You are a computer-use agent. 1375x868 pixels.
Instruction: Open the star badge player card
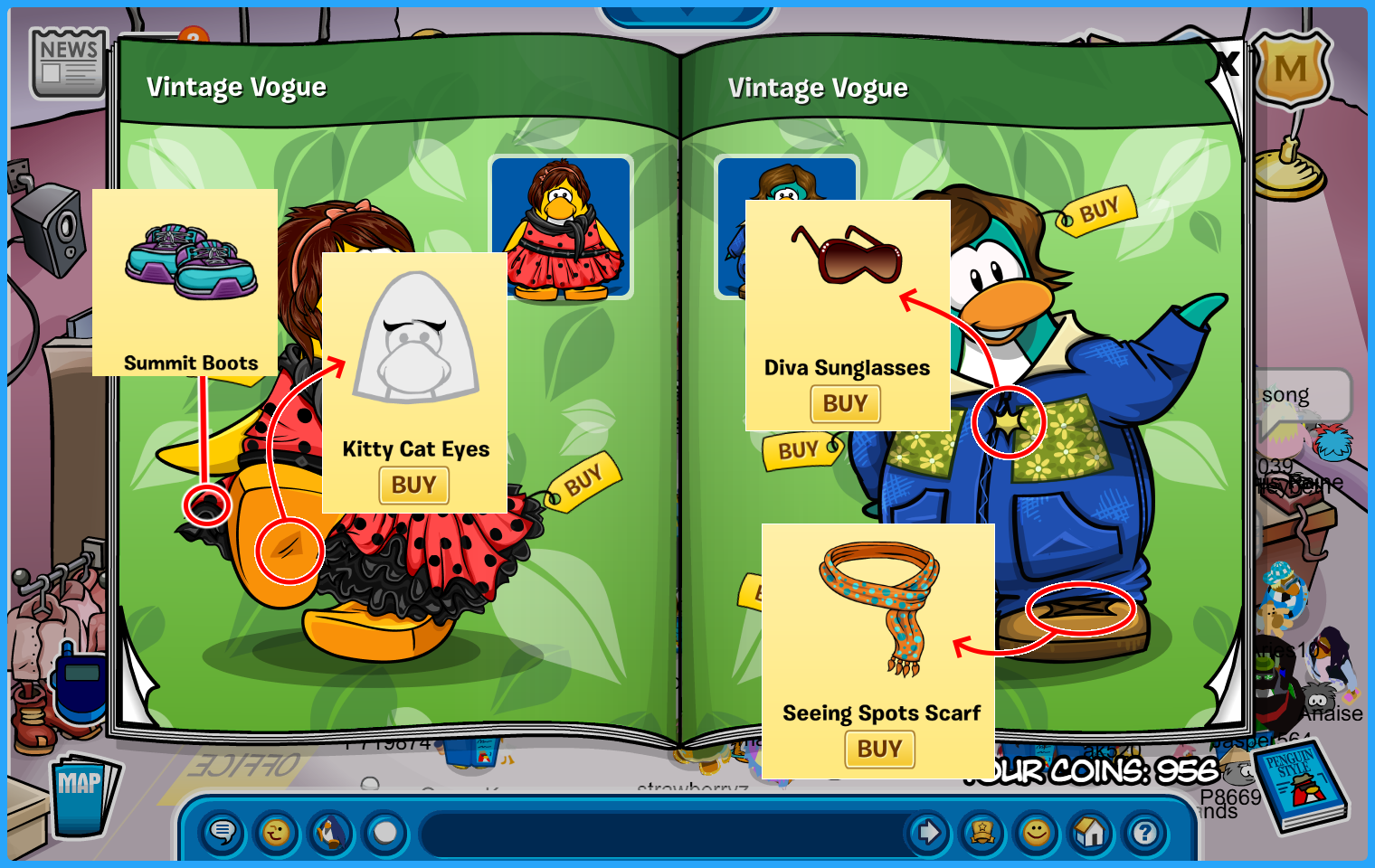982,832
